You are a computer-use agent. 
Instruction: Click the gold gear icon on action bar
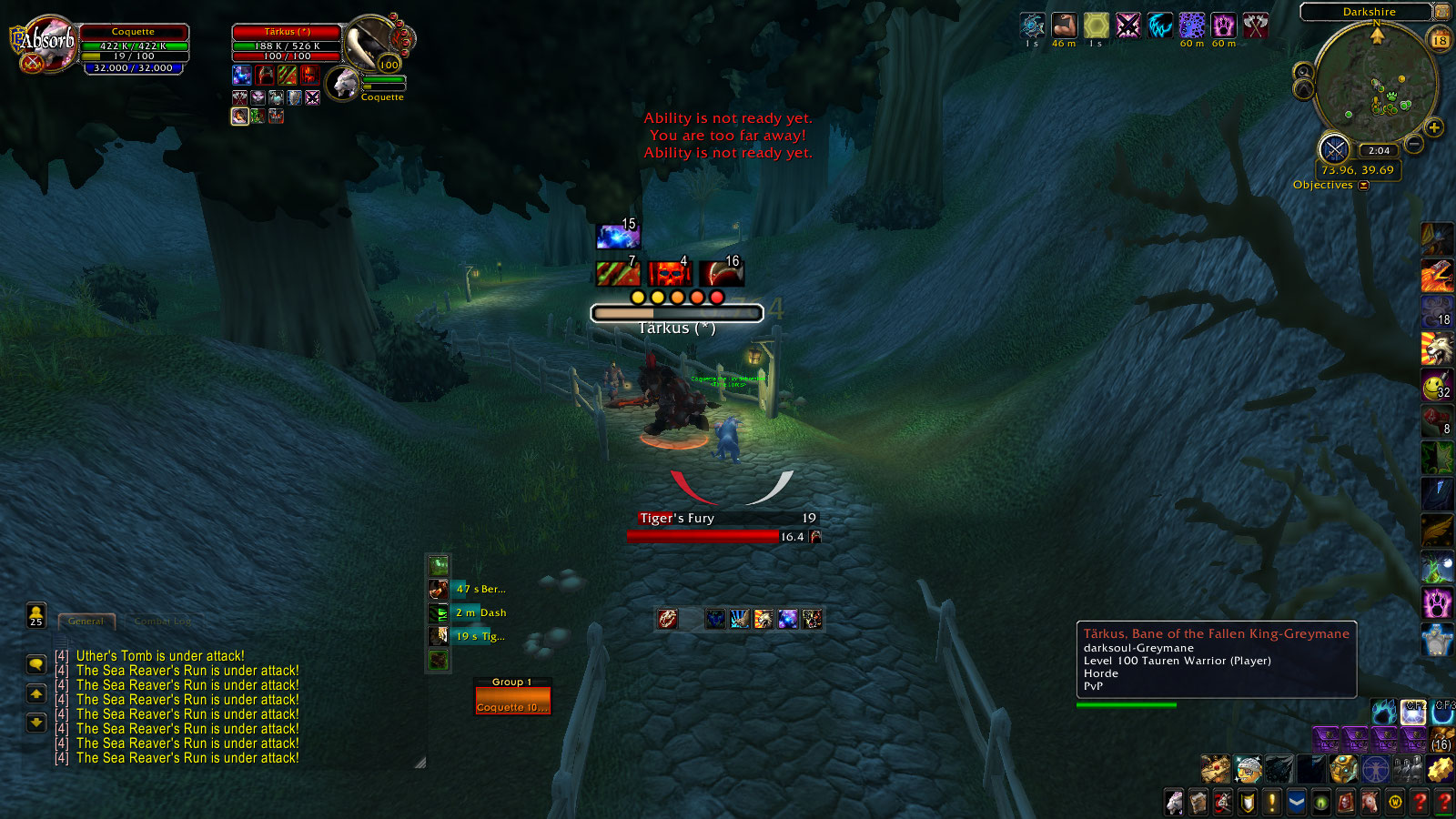[x=1440, y=770]
